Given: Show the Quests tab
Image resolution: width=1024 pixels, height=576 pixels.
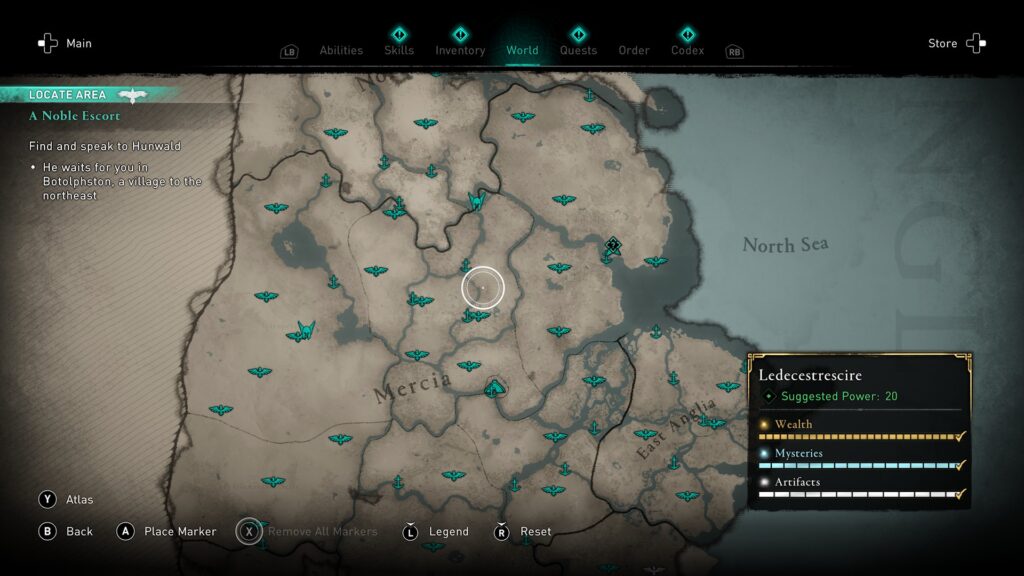Looking at the screenshot, I should [x=578, y=50].
